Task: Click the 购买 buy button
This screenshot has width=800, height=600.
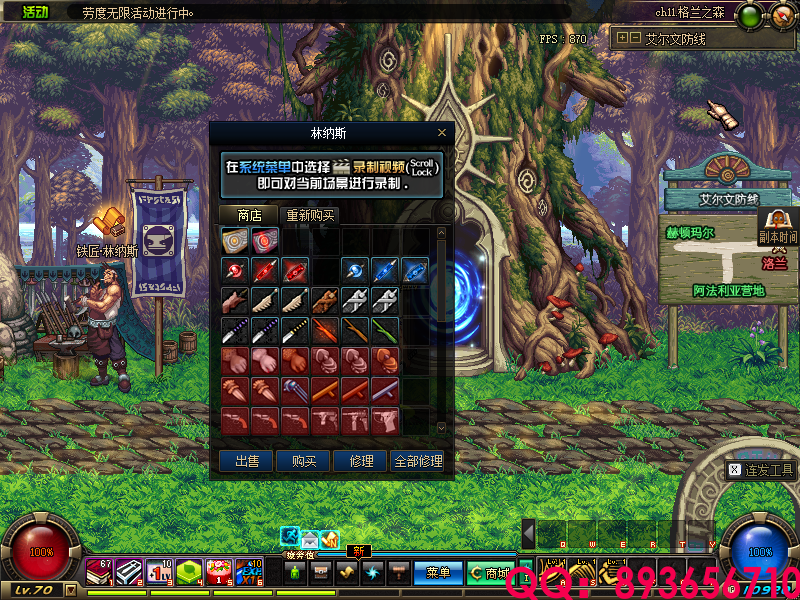Action: 304,461
